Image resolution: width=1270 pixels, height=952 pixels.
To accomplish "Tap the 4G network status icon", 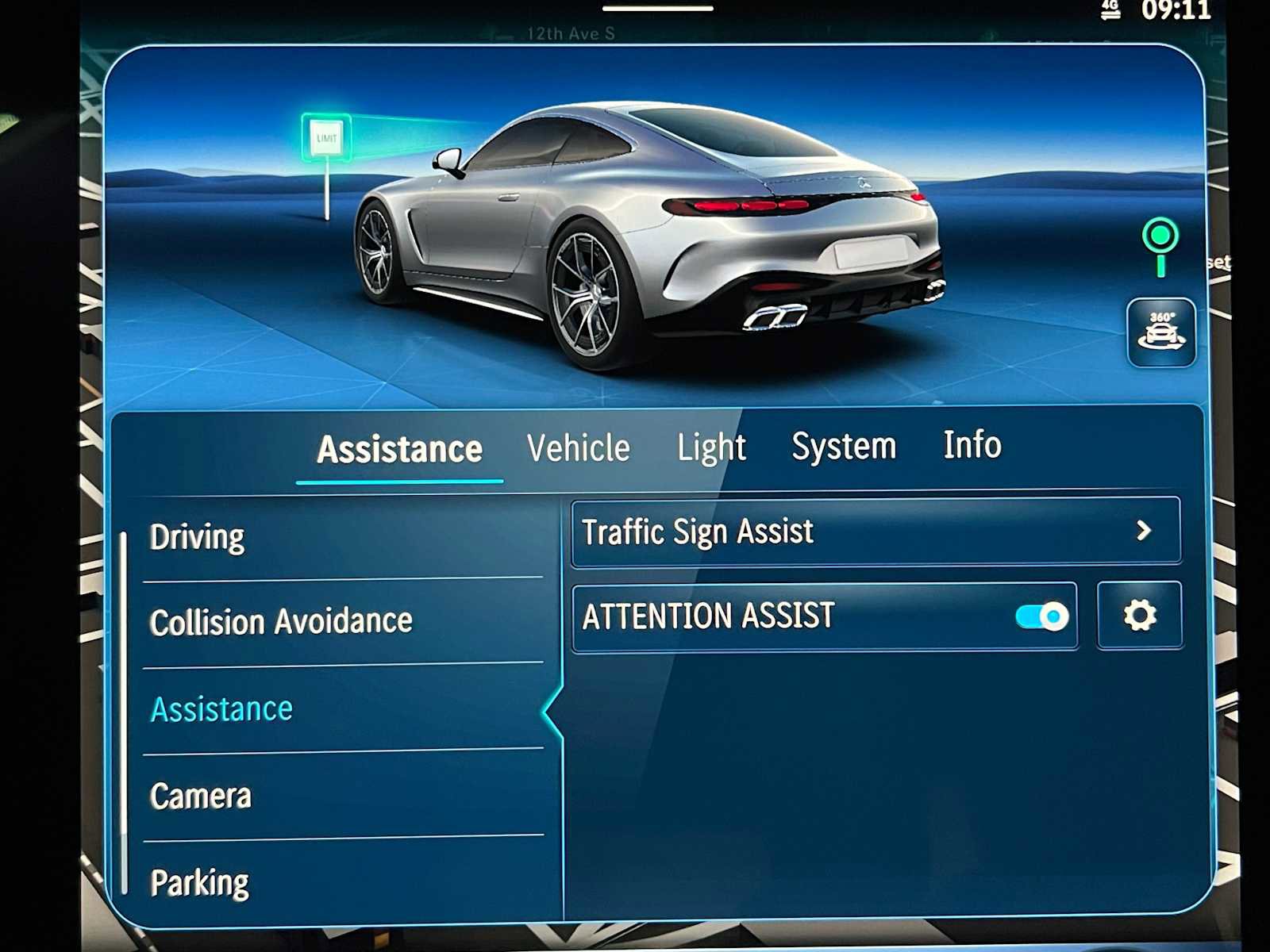I will [1110, 11].
